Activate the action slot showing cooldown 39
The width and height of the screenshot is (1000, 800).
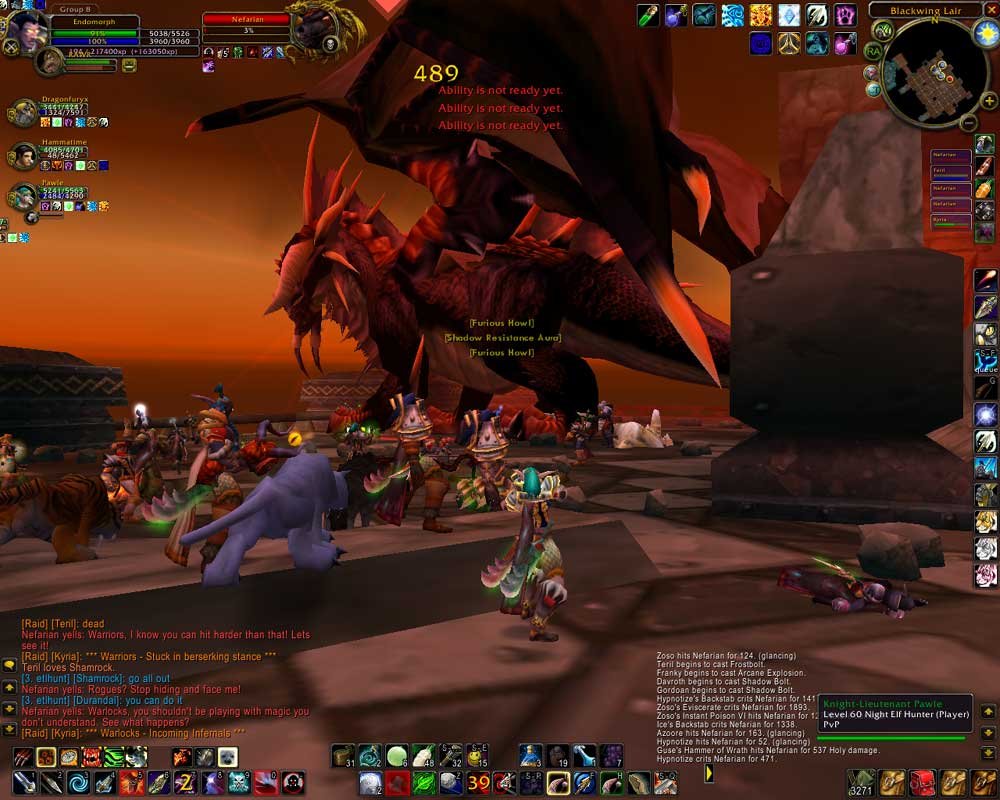click(x=479, y=782)
